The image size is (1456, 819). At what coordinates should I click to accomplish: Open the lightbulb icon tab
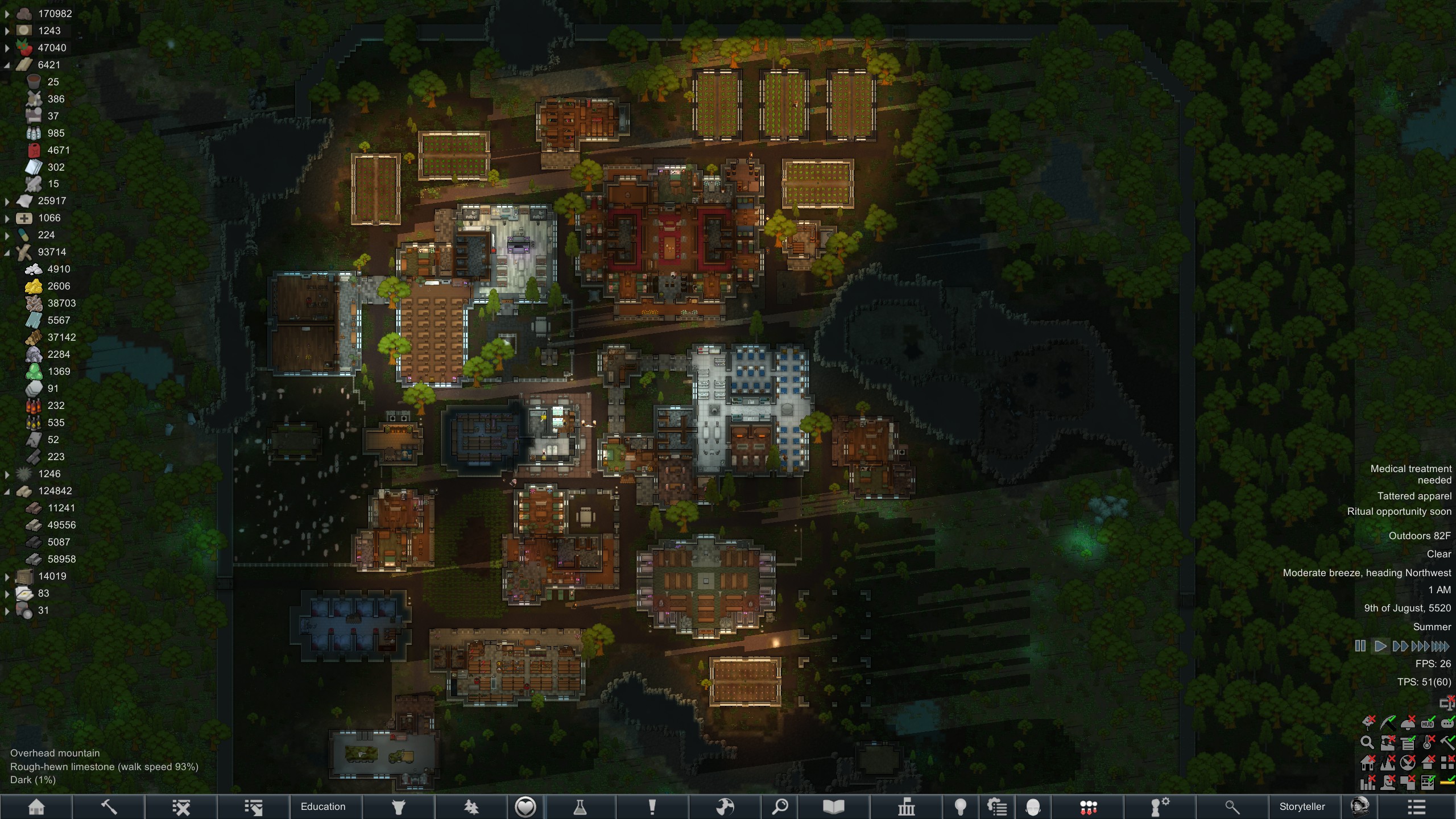tap(961, 806)
